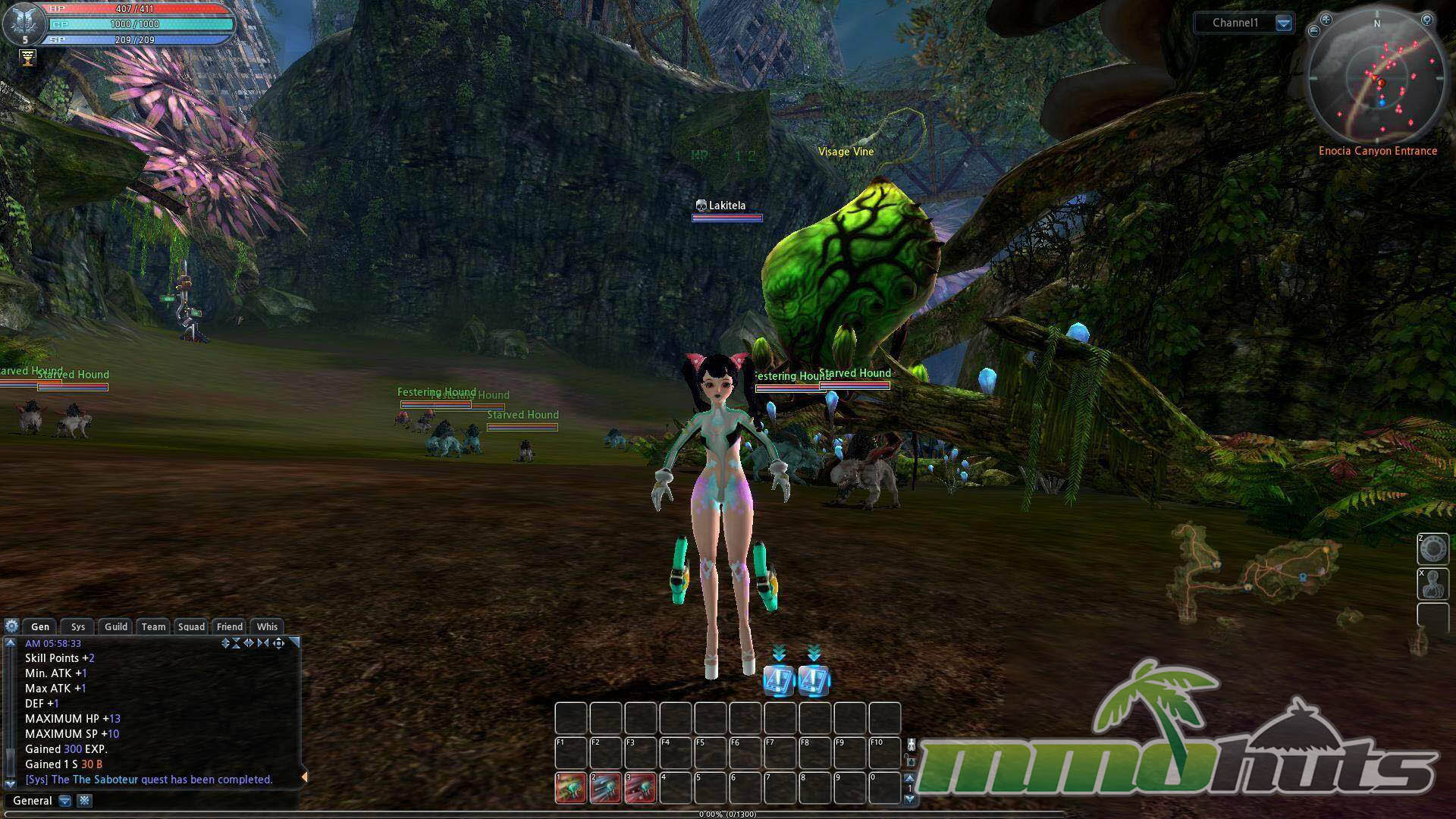Zoom in the minimap with plus button
Screen dimensions: 1456x819
(x=1326, y=20)
